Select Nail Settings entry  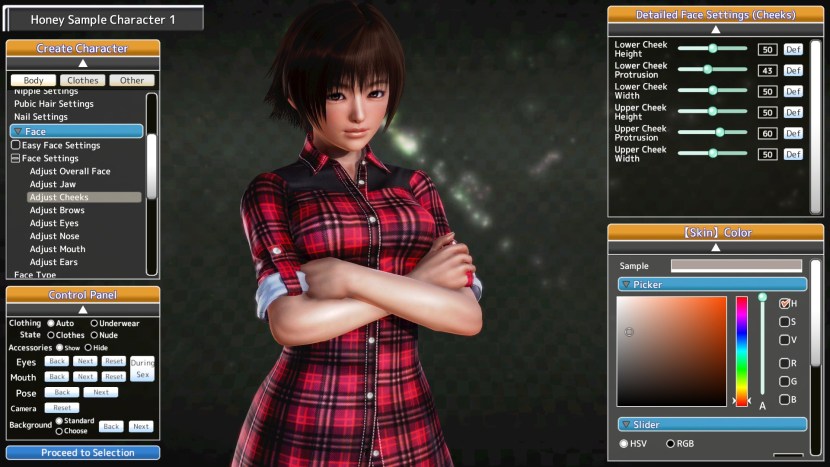(x=41, y=117)
